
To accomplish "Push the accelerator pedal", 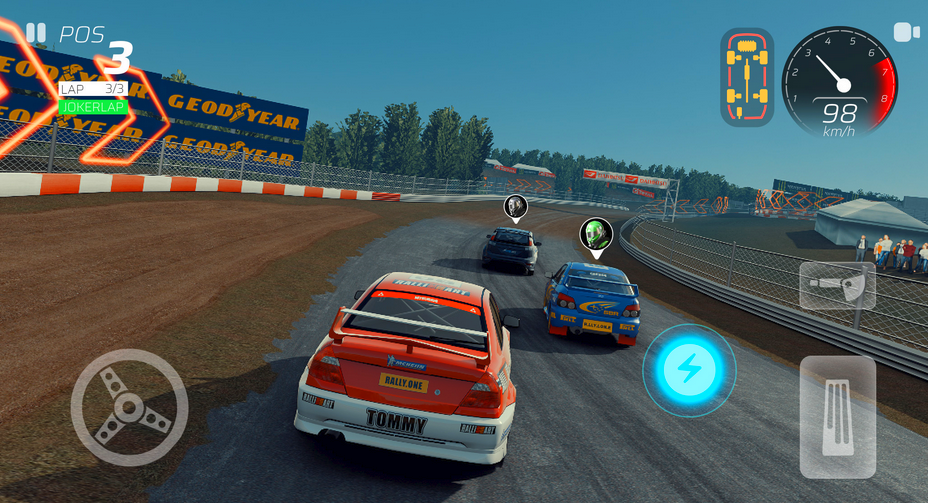I will (838, 417).
